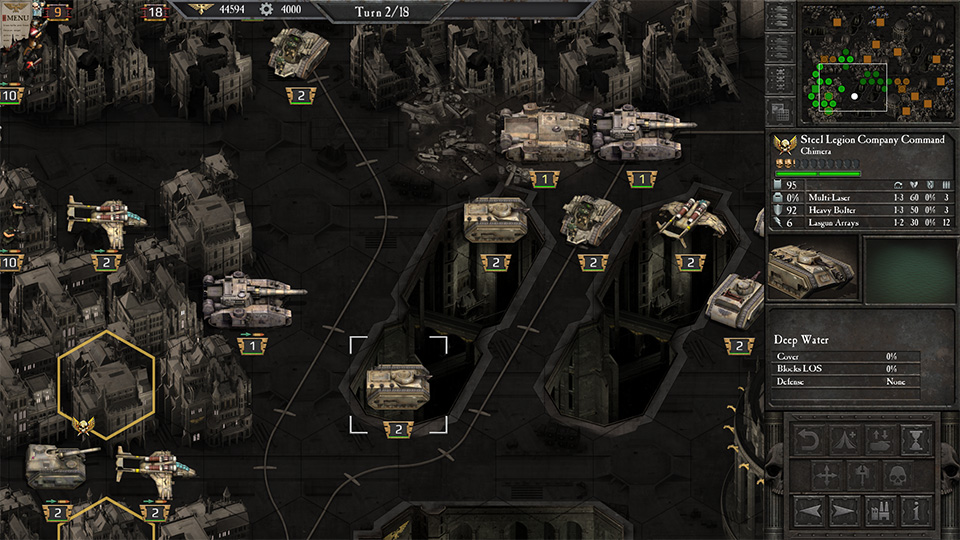End turn with the hourglass button
Image resolution: width=960 pixels, height=540 pixels.
tap(918, 438)
